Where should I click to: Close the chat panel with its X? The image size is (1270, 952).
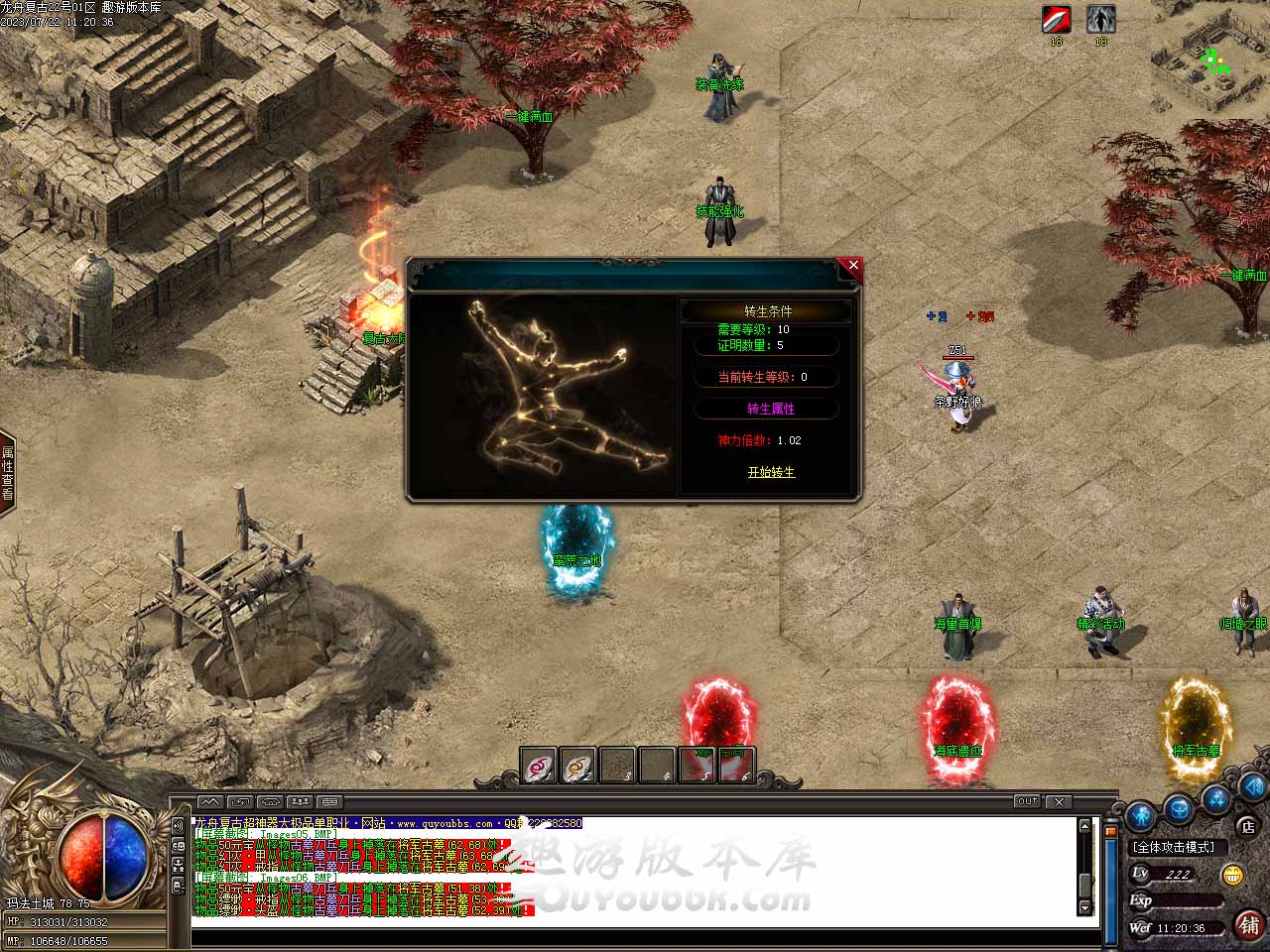(1059, 801)
